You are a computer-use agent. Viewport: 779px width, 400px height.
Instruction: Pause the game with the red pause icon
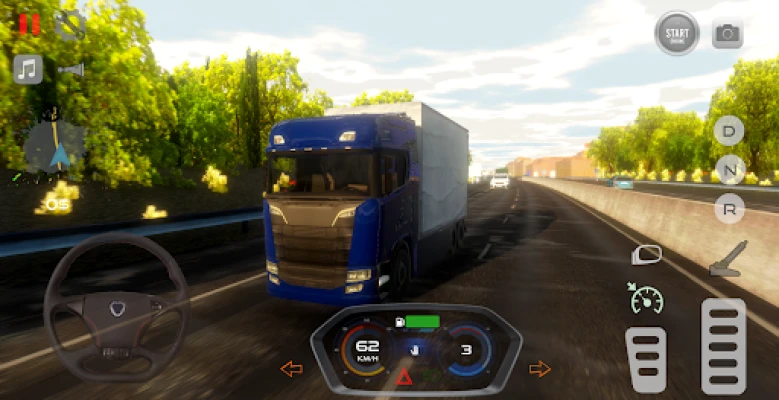[29, 25]
